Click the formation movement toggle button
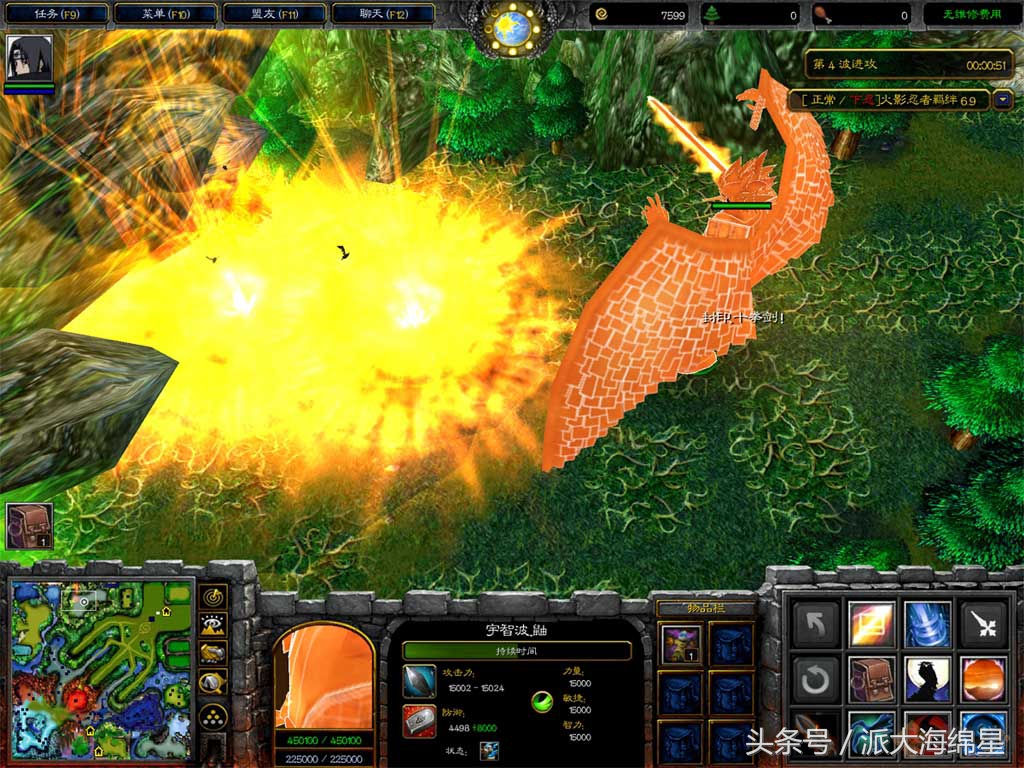The image size is (1024, 768). pyautogui.click(x=213, y=717)
